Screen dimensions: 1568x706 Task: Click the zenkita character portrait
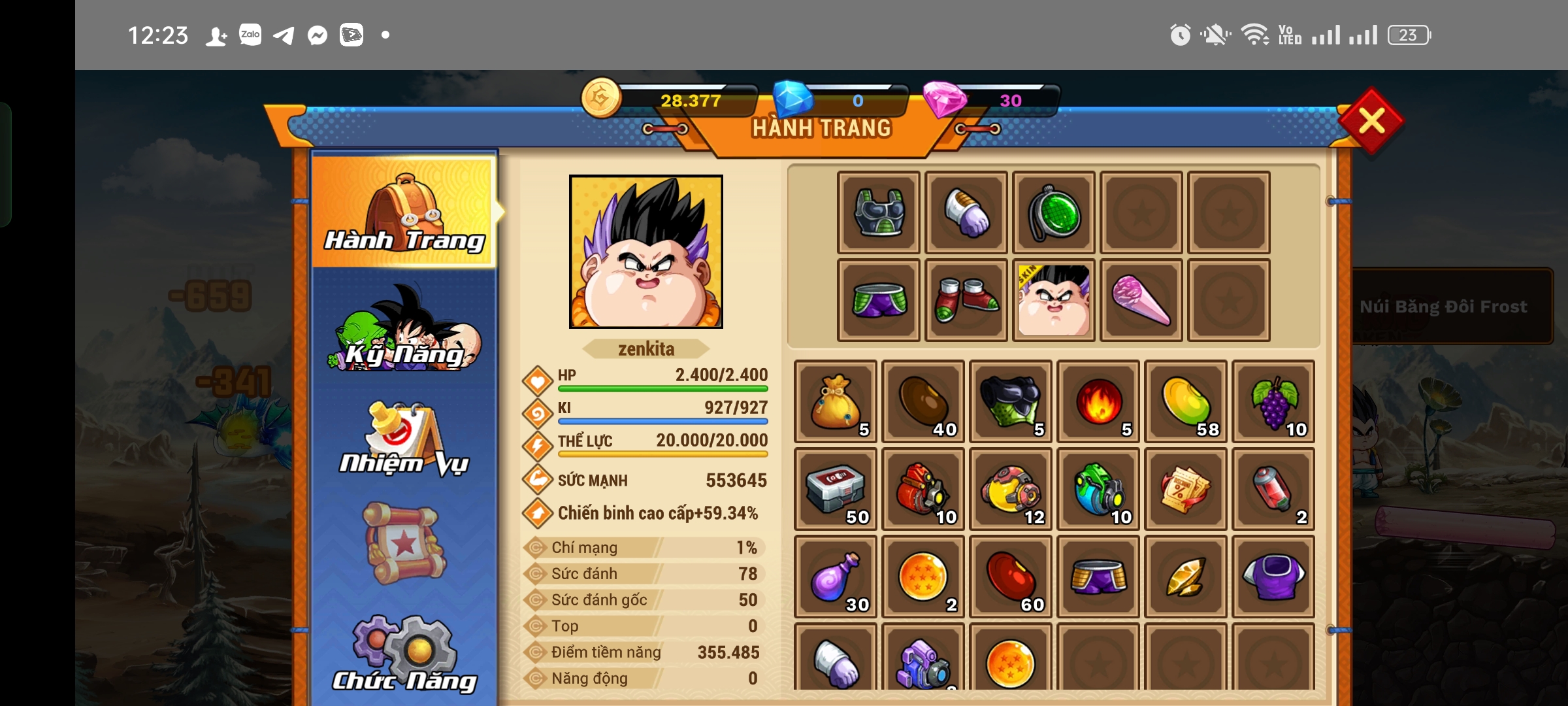(646, 252)
